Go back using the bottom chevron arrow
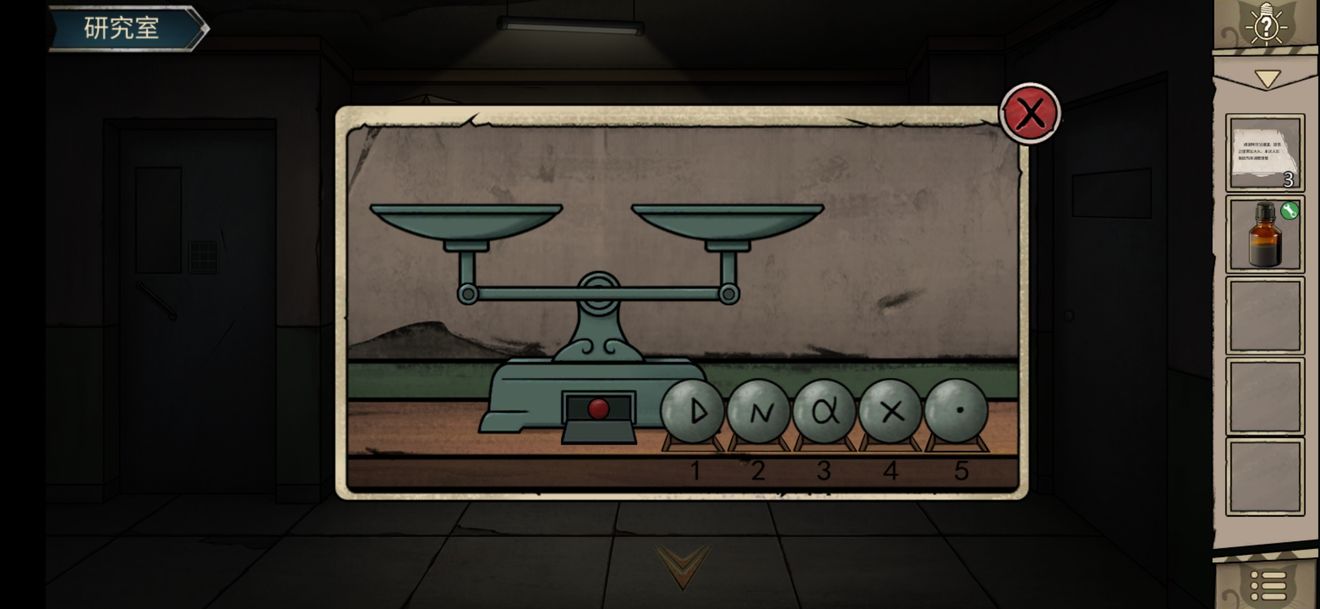Image resolution: width=1320 pixels, height=609 pixels. 684,563
